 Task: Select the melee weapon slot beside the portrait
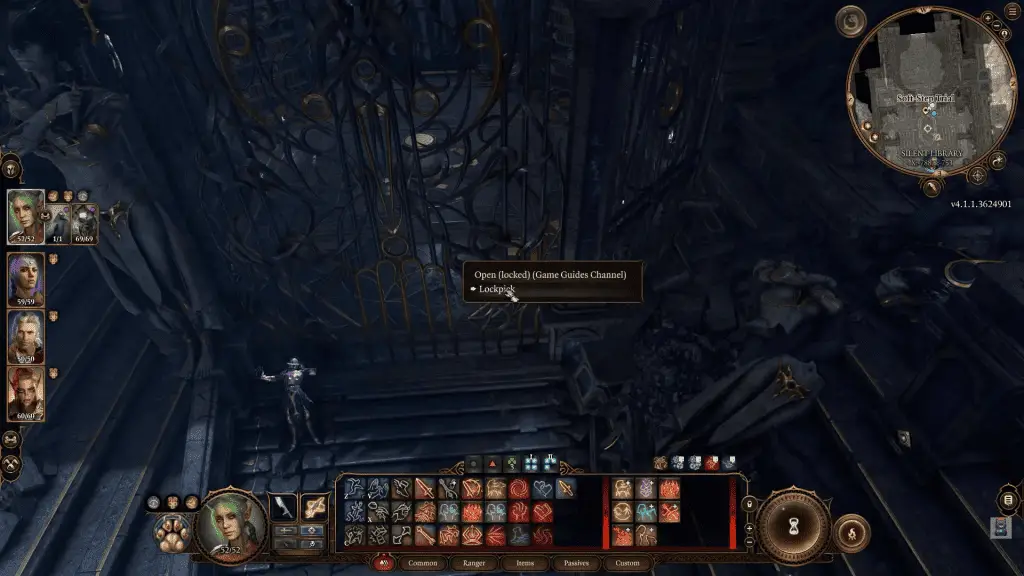tap(285, 508)
